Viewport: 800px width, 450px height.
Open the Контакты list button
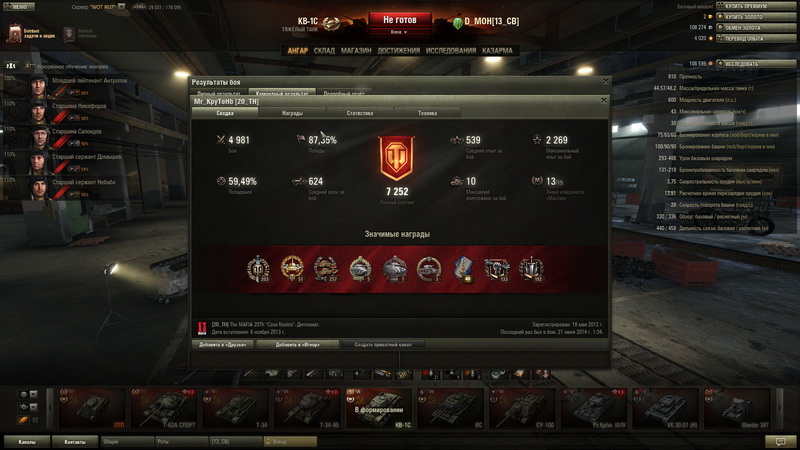pyautogui.click(x=75, y=440)
